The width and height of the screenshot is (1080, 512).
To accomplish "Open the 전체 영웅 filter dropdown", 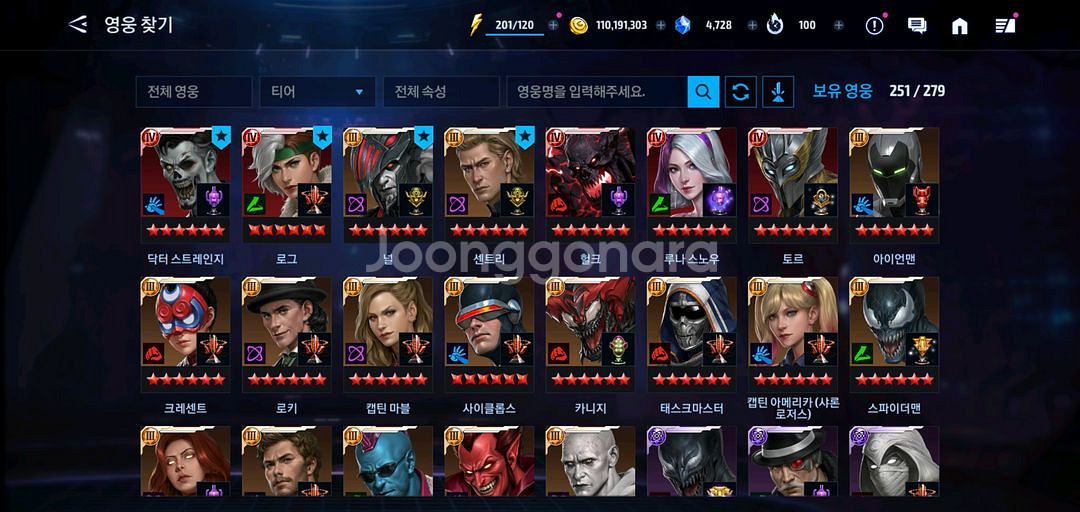I will (x=193, y=92).
